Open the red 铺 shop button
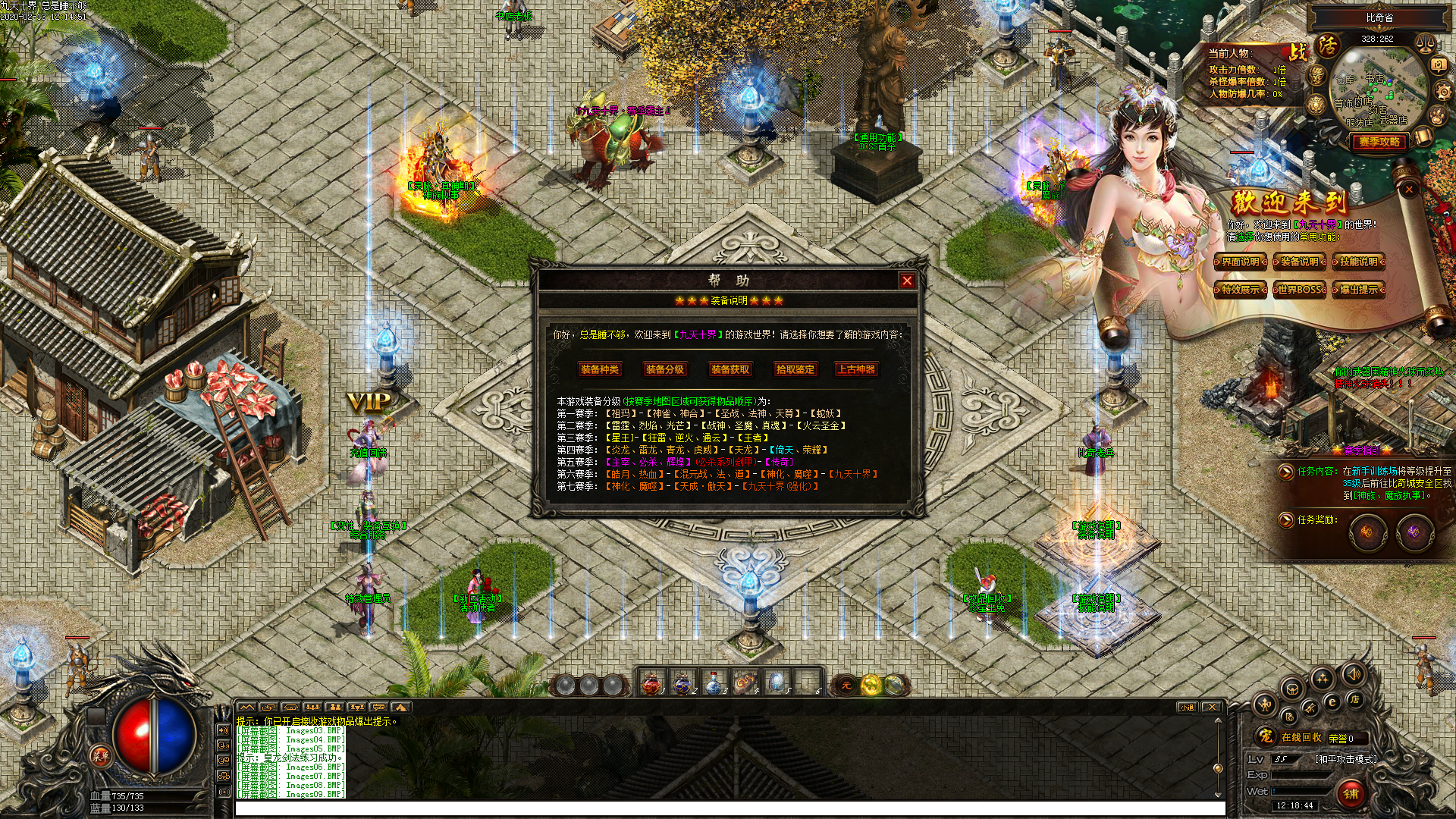Image resolution: width=1456 pixels, height=819 pixels. pyautogui.click(x=1351, y=793)
